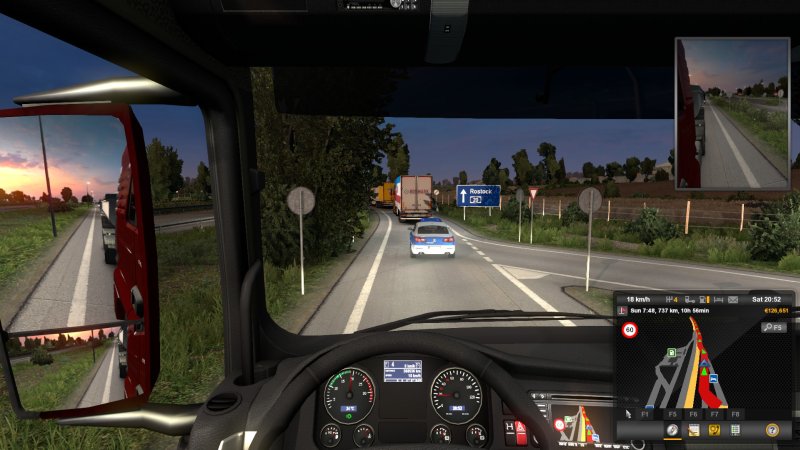Click the virtual side mirror overlay

pyautogui.click(x=733, y=113)
